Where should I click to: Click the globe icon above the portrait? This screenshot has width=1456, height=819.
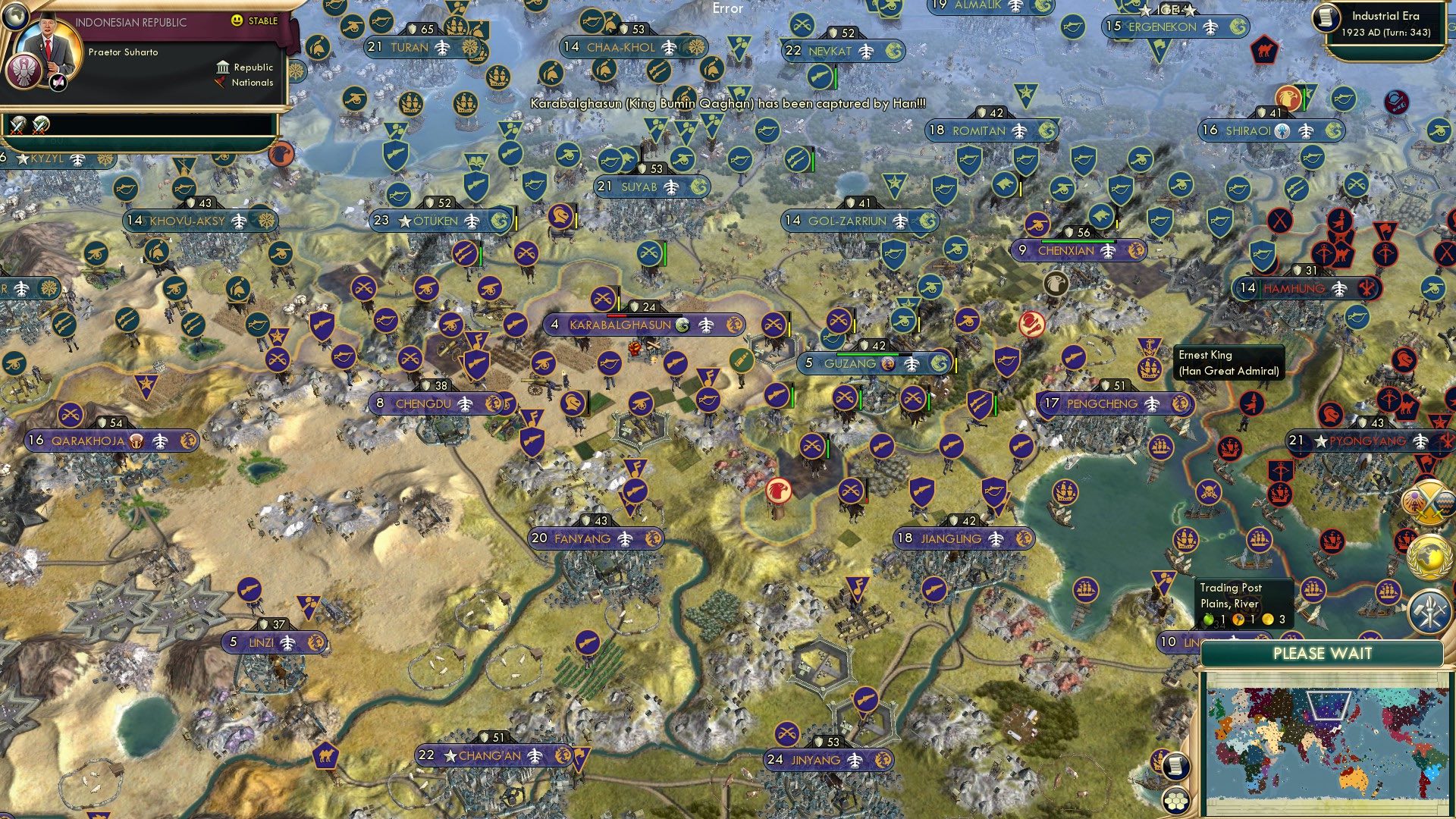coord(15,14)
